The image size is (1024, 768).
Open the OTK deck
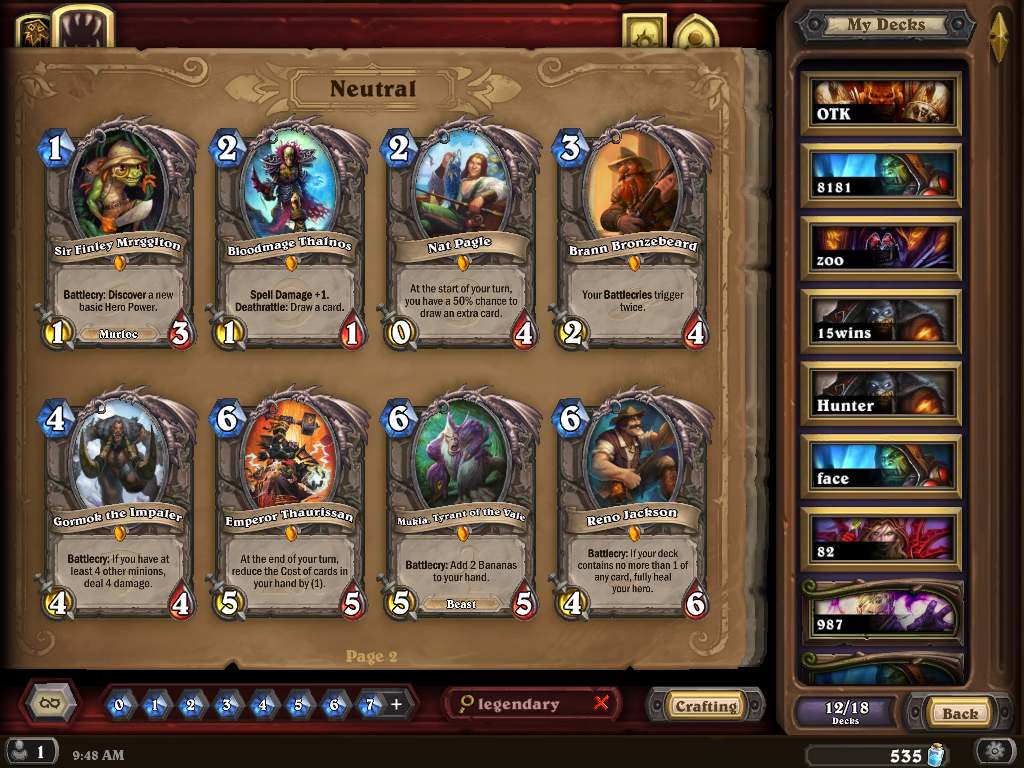click(x=881, y=102)
